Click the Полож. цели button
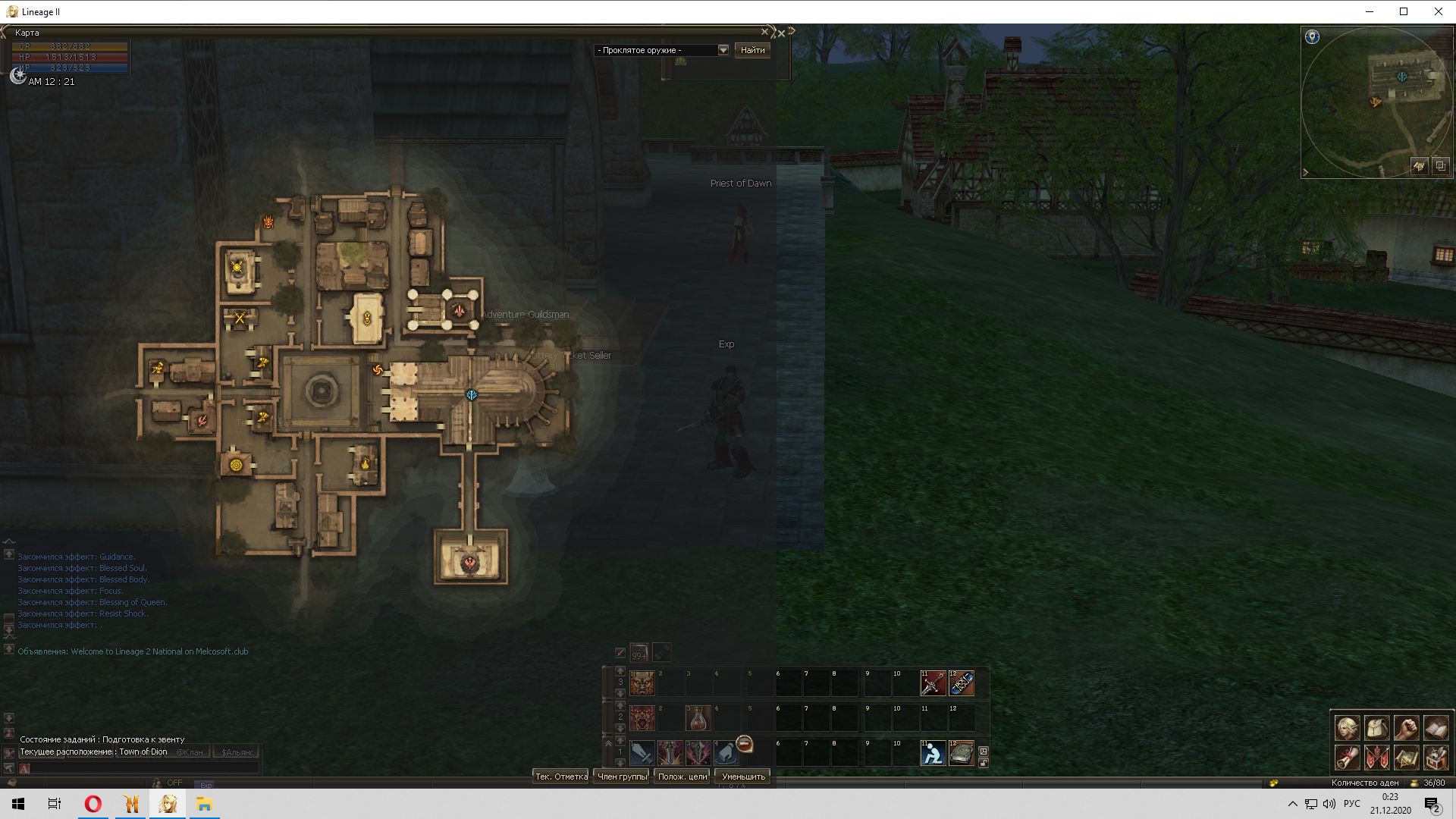The height and width of the screenshot is (819, 1456). point(682,777)
